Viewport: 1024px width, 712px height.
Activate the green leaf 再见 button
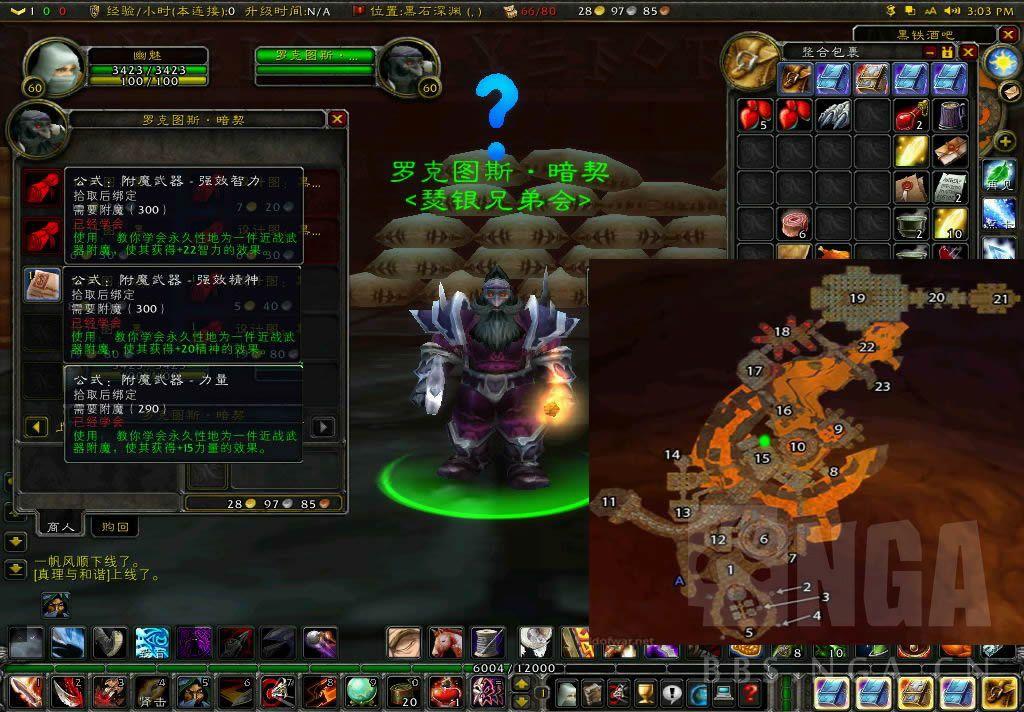click(x=998, y=175)
